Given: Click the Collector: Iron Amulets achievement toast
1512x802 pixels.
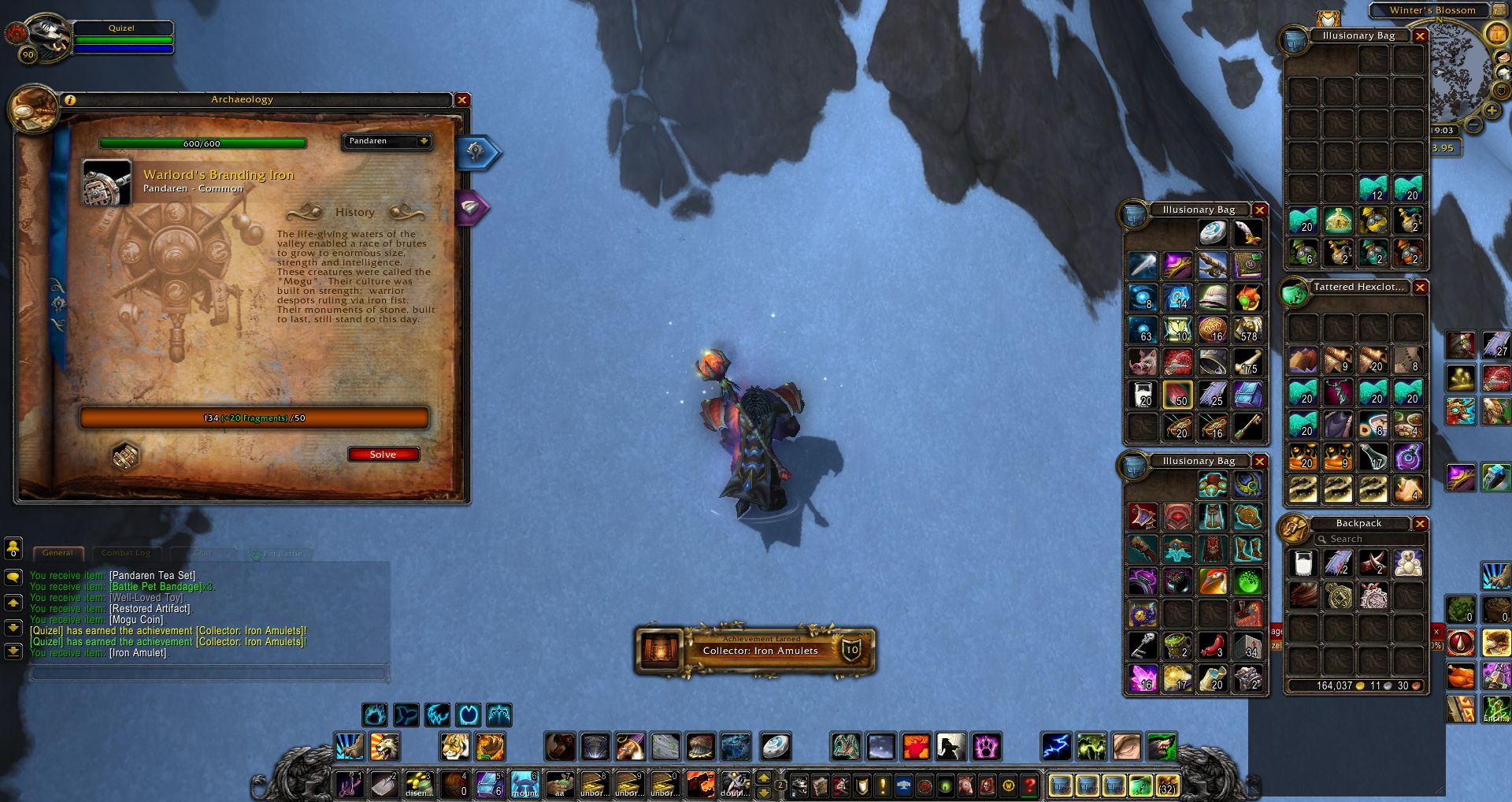Looking at the screenshot, I should (x=754, y=650).
